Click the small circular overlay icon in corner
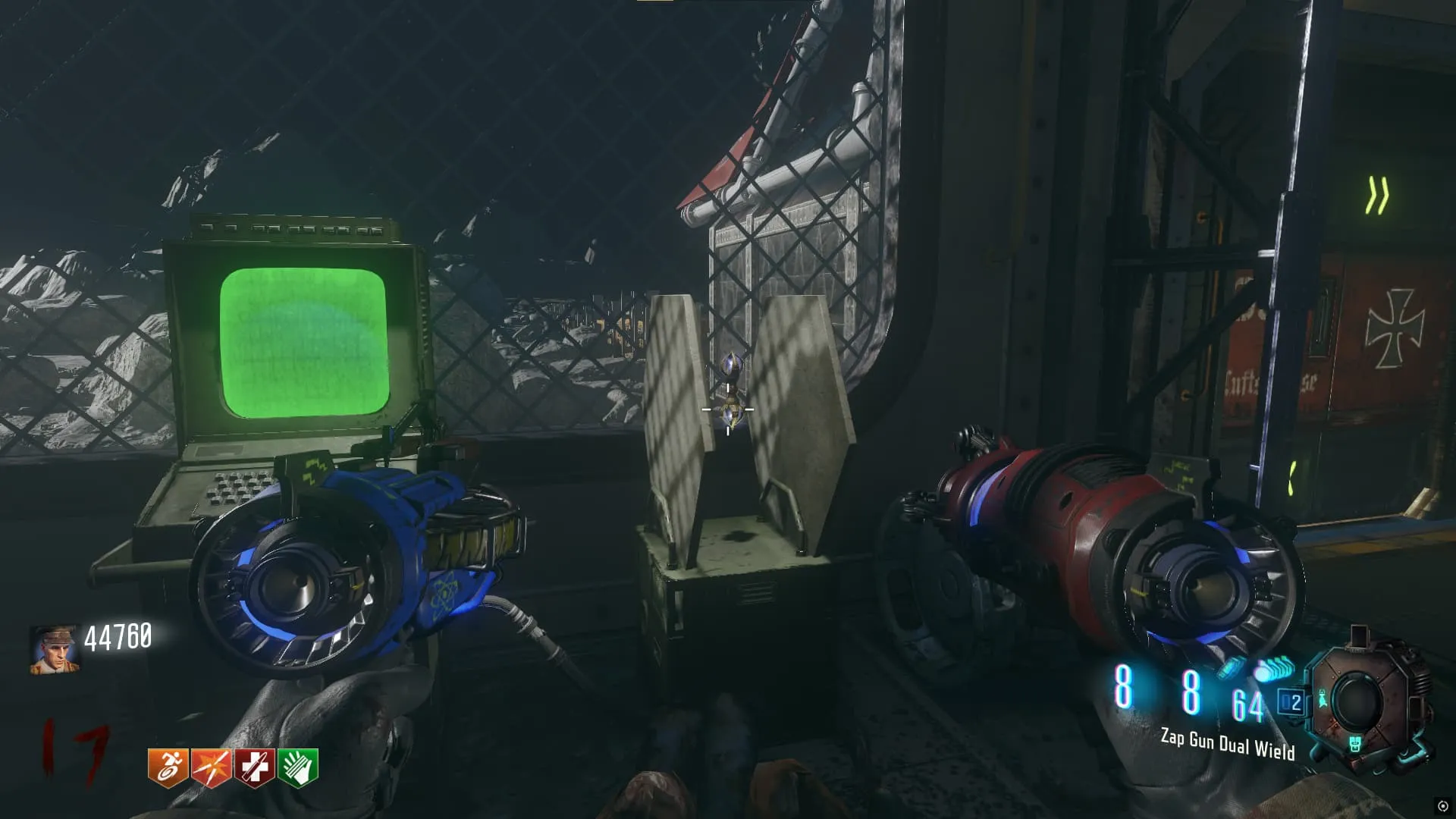The height and width of the screenshot is (819, 1456). click(1442, 806)
